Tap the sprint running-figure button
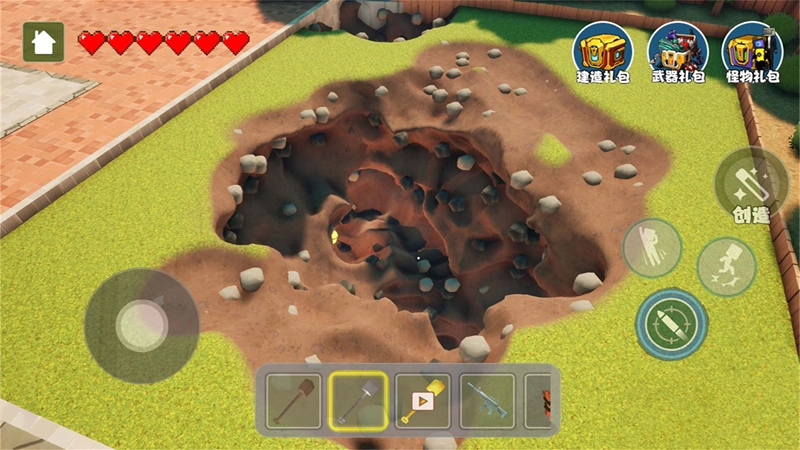This screenshot has height=450, width=800. pyautogui.click(x=727, y=266)
